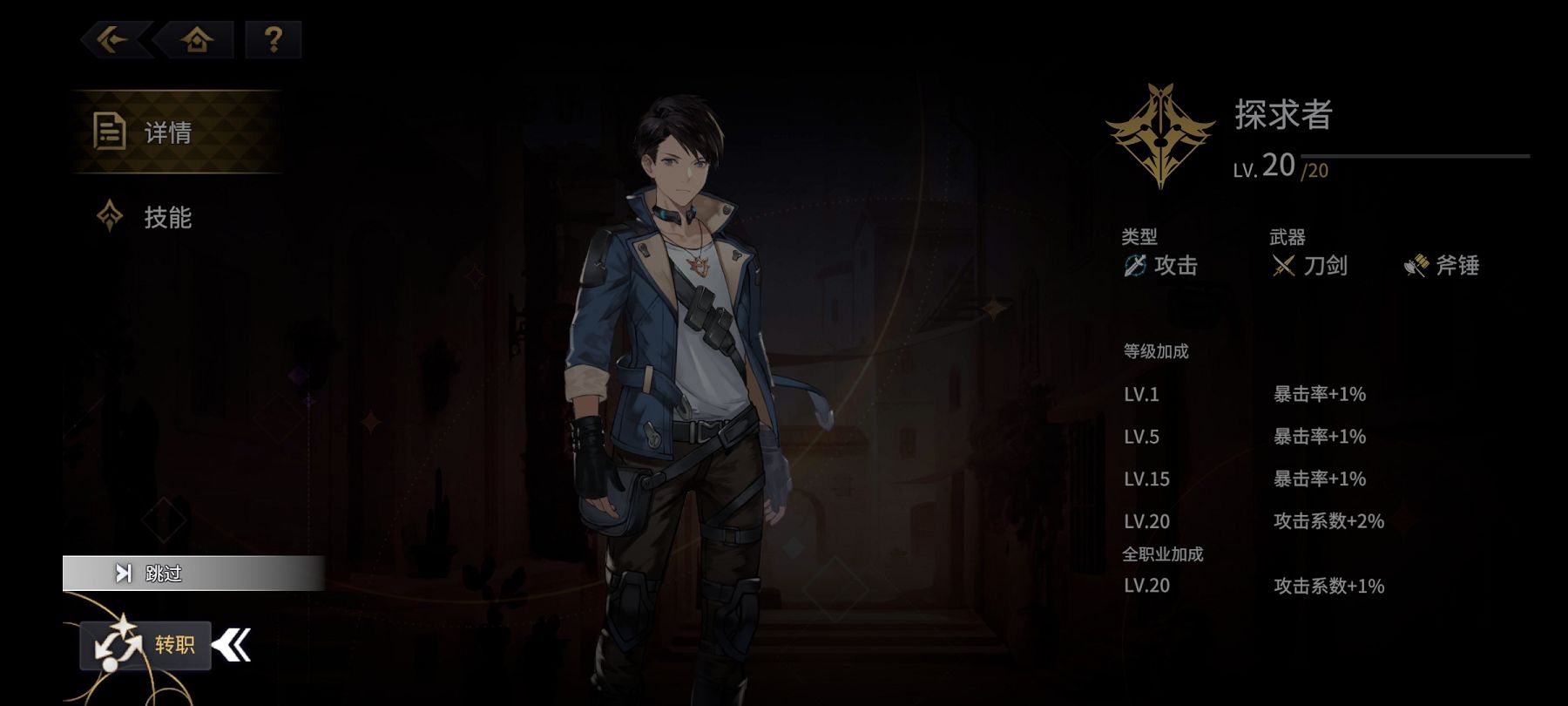Open the question mark help
This screenshot has width=1568, height=706.
pyautogui.click(x=273, y=40)
